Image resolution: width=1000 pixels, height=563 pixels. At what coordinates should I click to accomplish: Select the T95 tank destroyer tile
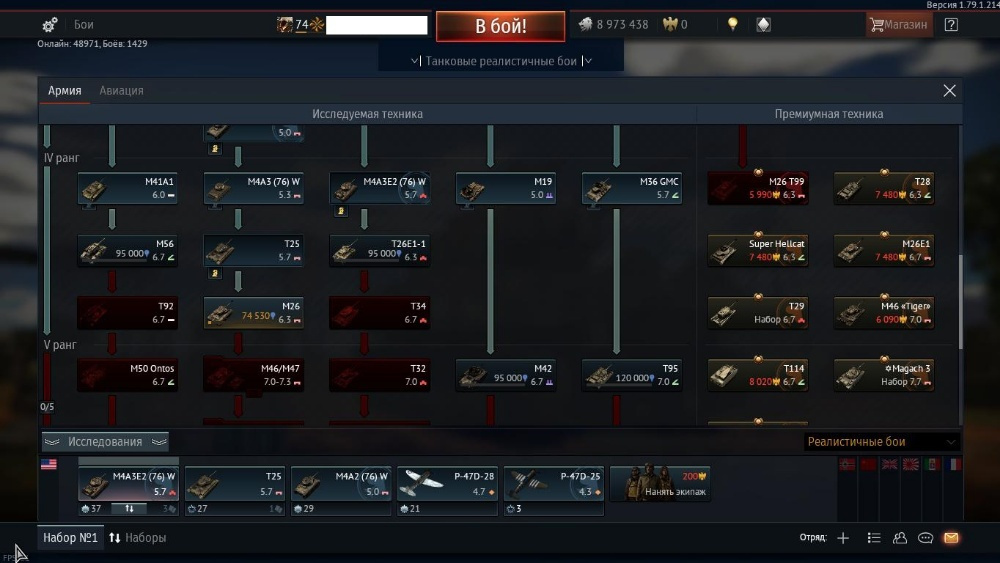632,374
